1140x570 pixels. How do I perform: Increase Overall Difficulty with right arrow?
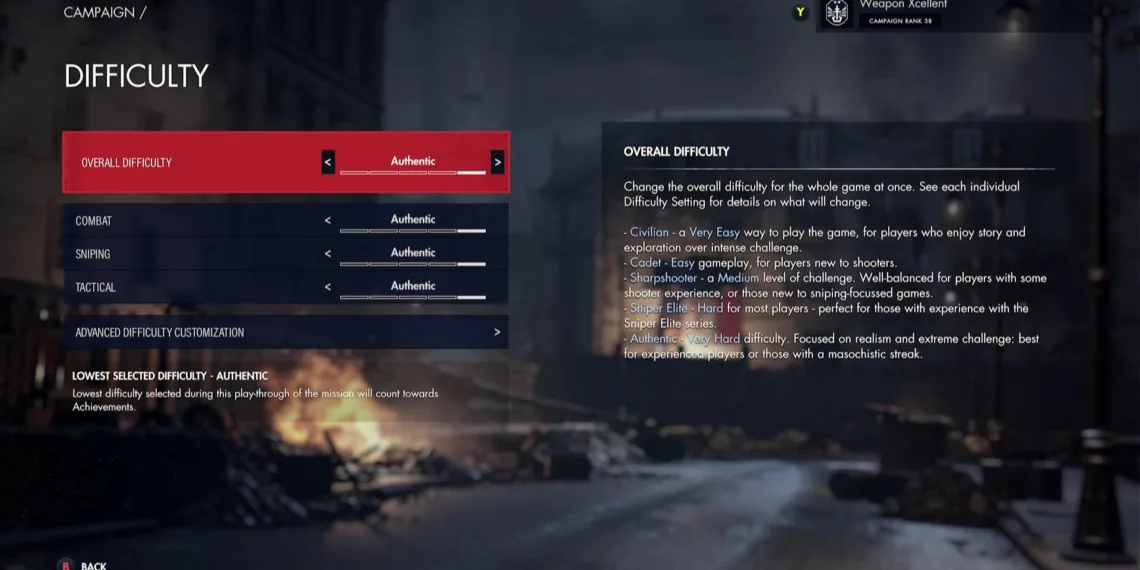pos(497,162)
